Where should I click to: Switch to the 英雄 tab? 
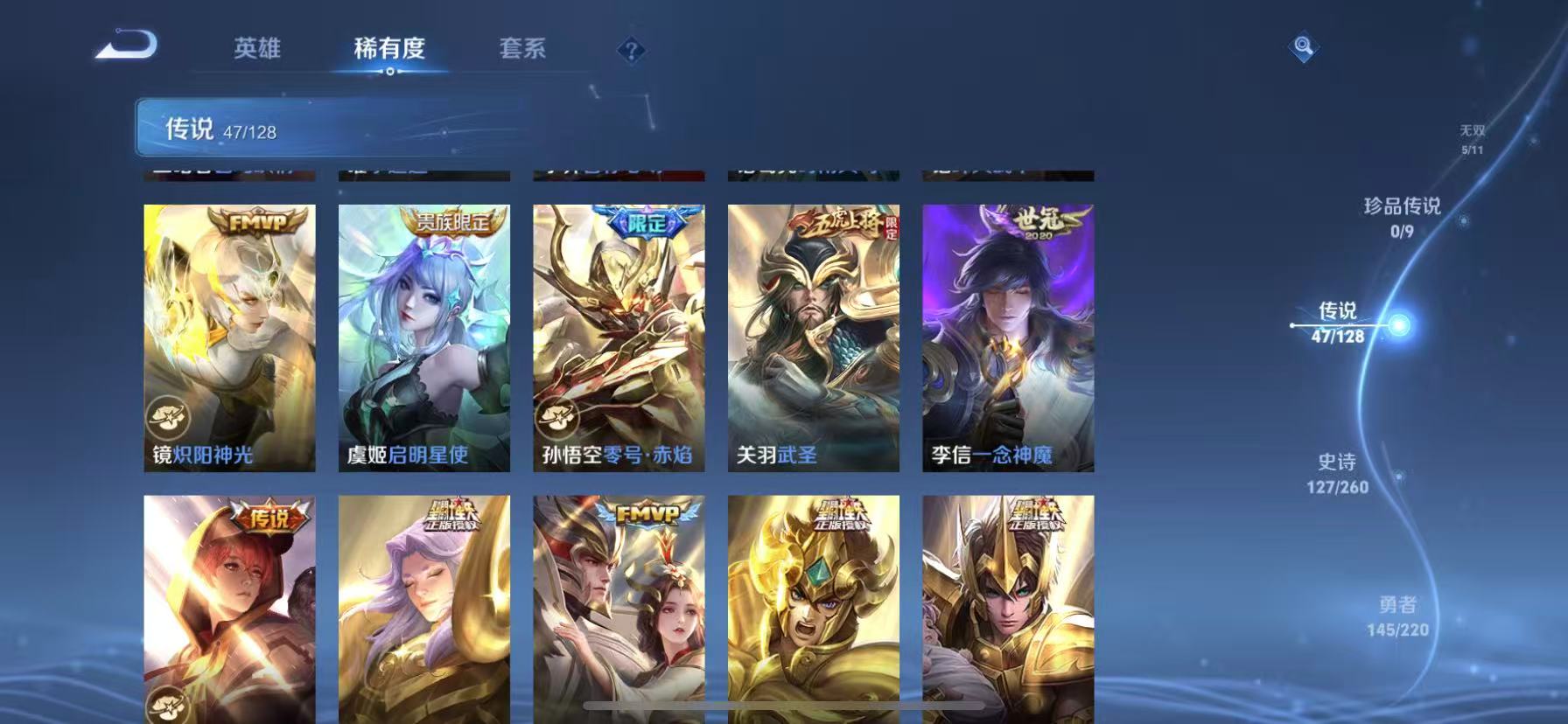(x=256, y=50)
